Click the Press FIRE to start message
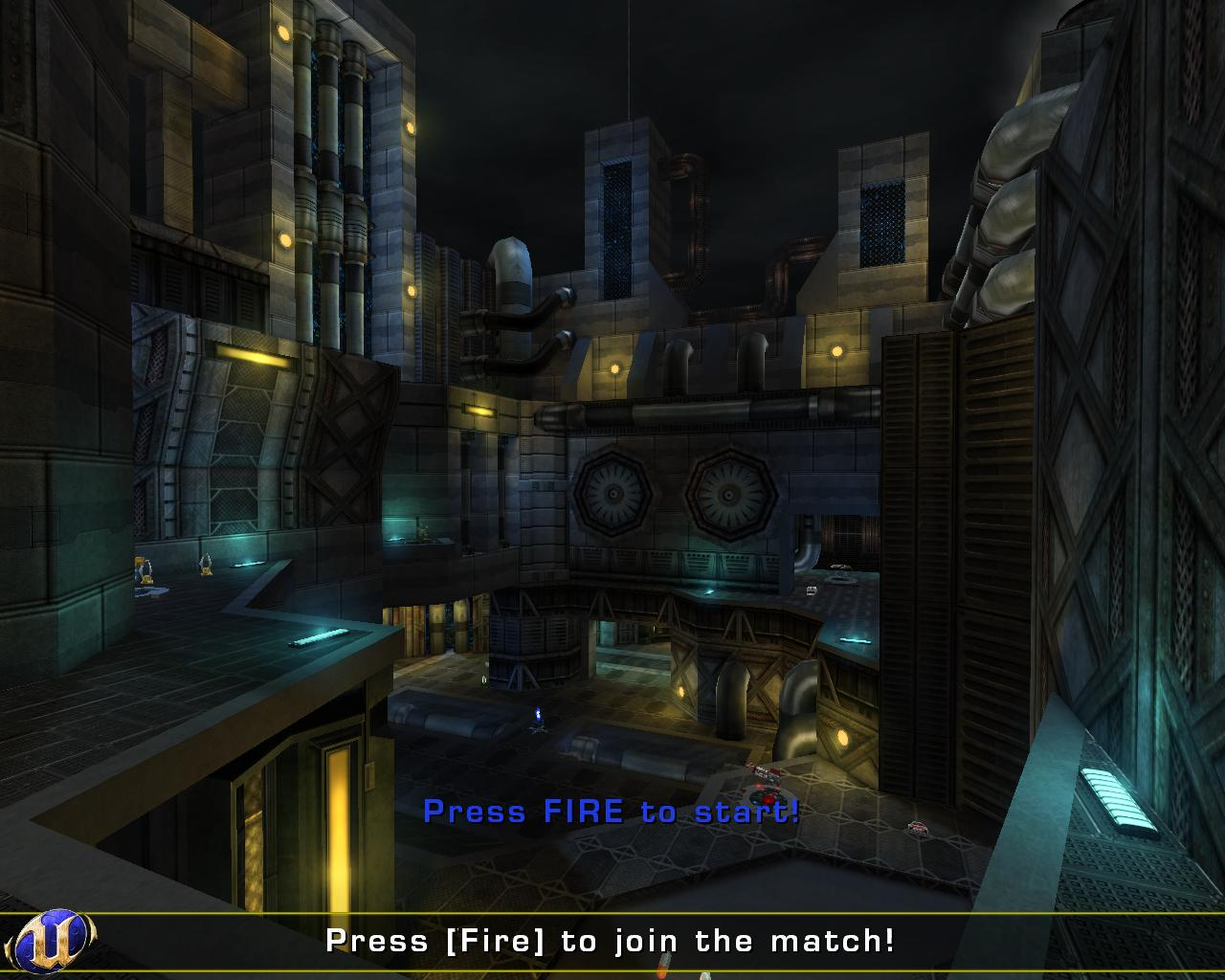Viewport: 1225px width, 980px height. click(612, 813)
